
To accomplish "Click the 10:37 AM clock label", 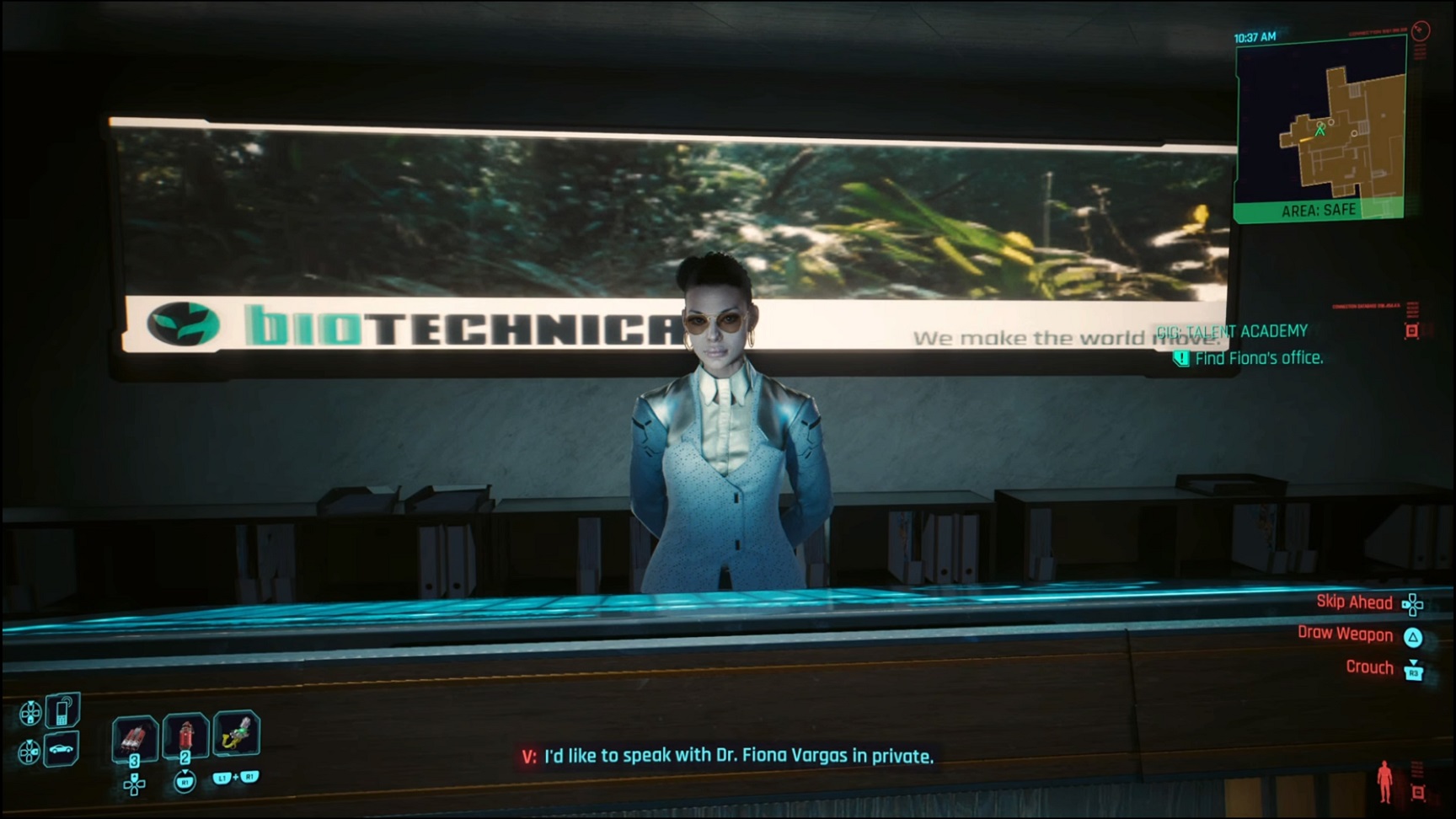I will [x=1257, y=36].
